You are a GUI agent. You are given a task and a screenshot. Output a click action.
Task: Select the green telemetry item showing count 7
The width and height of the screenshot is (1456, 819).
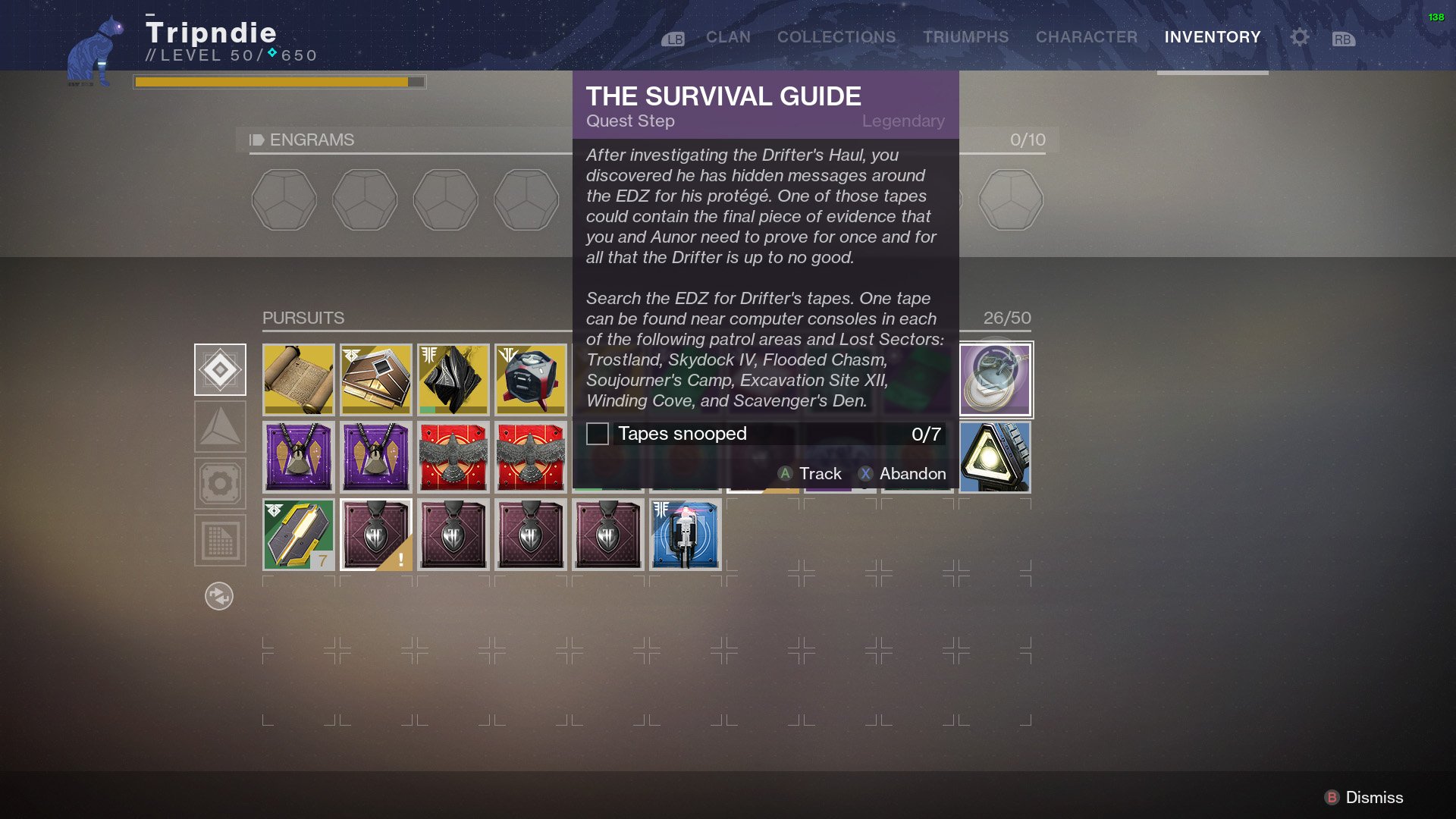point(298,535)
